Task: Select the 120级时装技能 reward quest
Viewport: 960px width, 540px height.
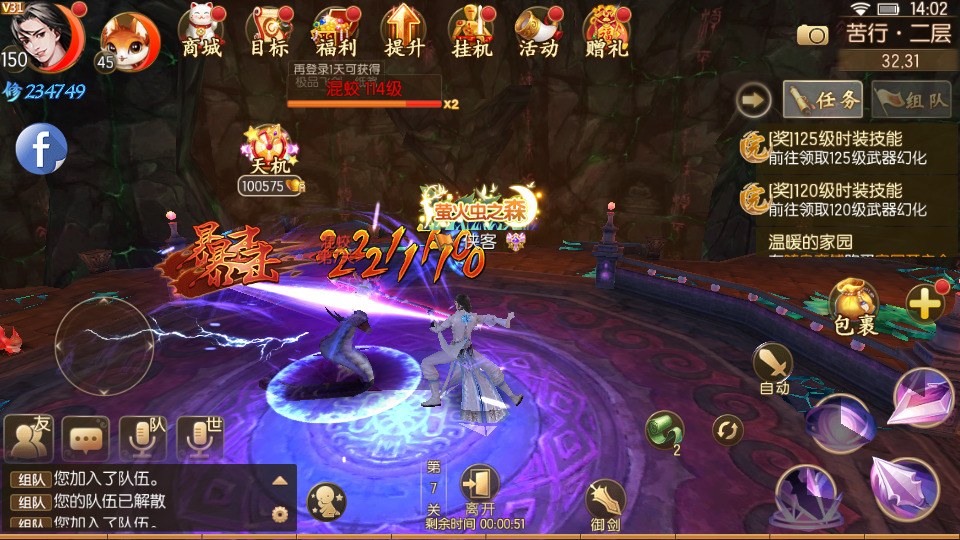Action: 846,199
